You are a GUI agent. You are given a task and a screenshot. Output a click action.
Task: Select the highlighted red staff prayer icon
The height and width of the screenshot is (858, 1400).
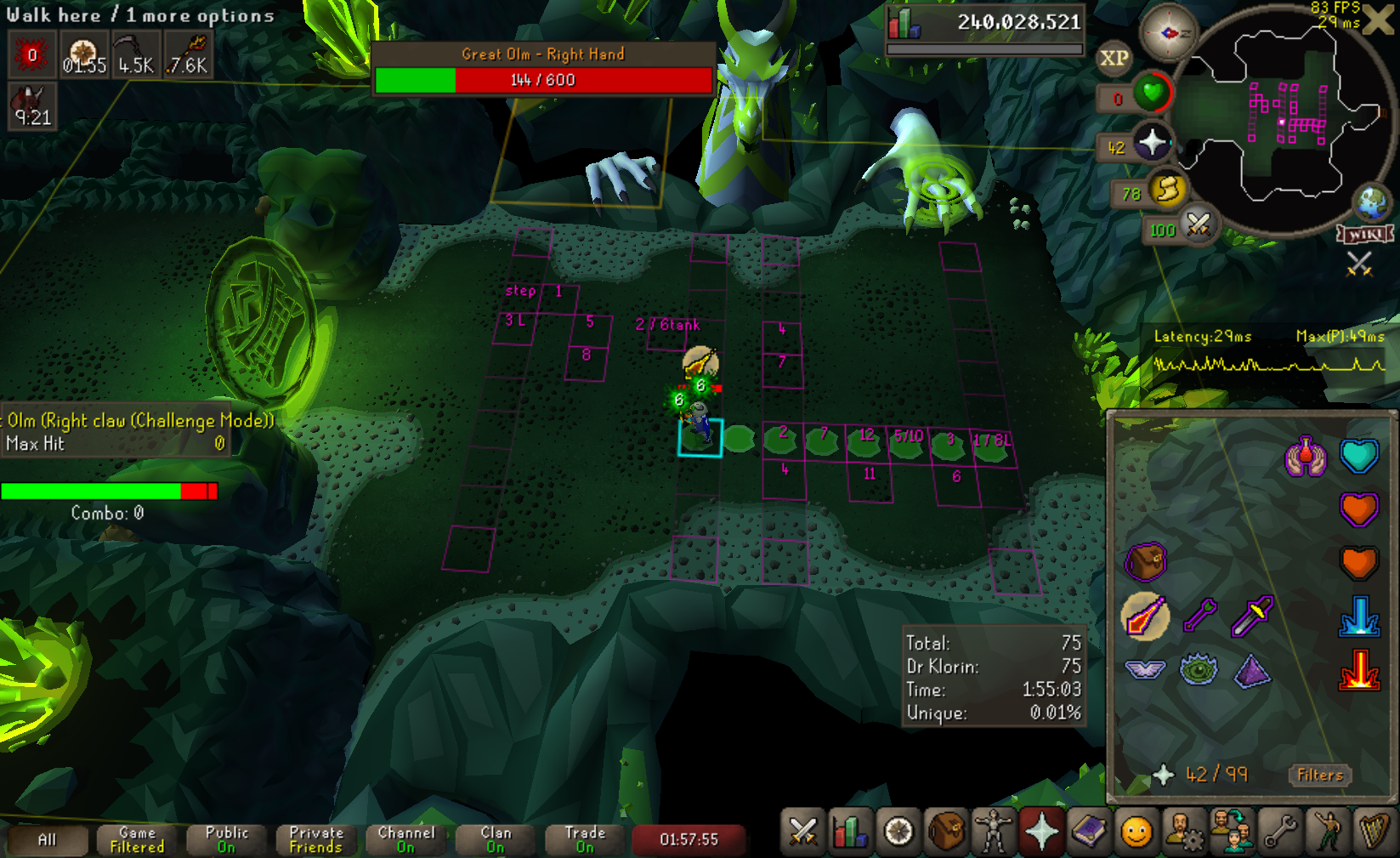tap(1145, 616)
